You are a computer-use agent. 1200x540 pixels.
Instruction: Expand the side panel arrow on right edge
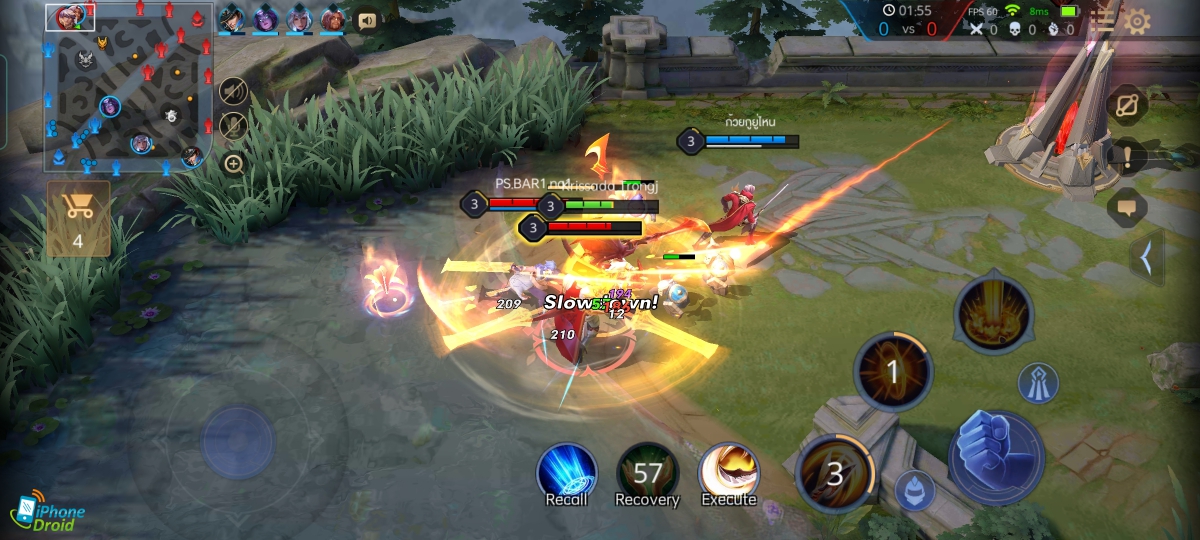1146,258
